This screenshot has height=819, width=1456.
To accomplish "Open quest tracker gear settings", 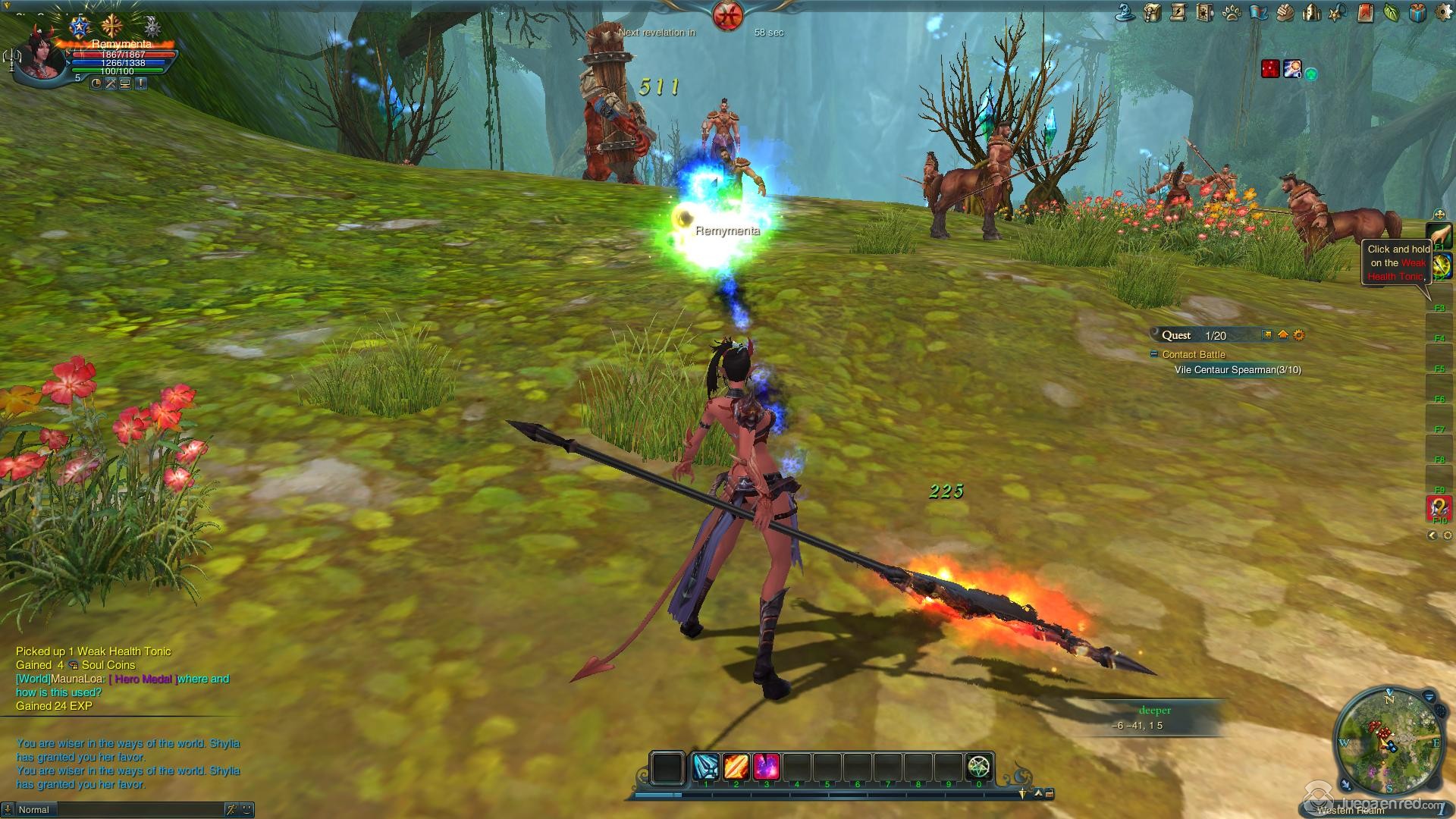I will pyautogui.click(x=1299, y=335).
